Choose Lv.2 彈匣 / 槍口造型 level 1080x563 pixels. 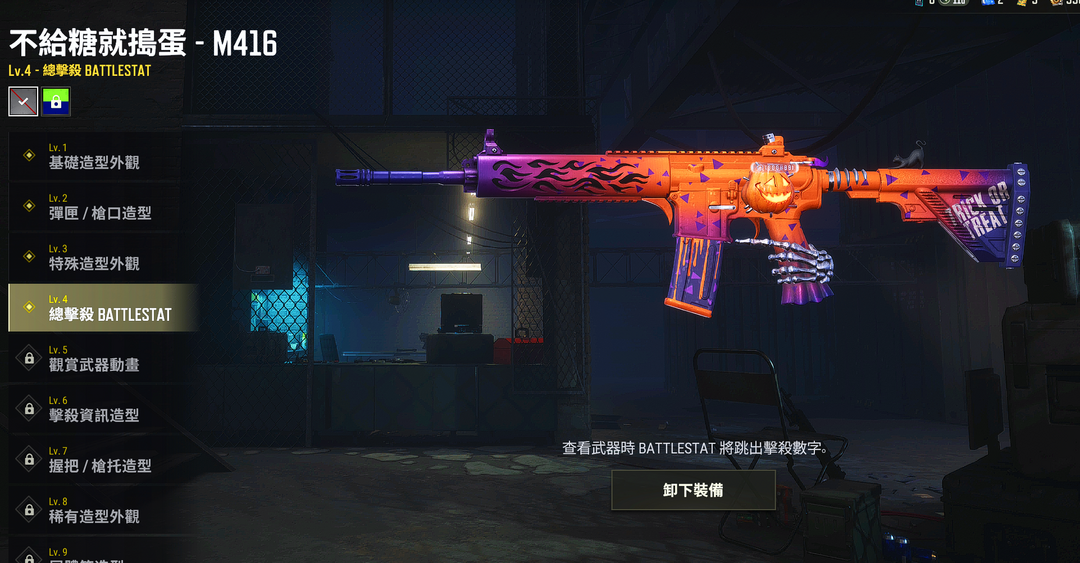click(x=100, y=207)
